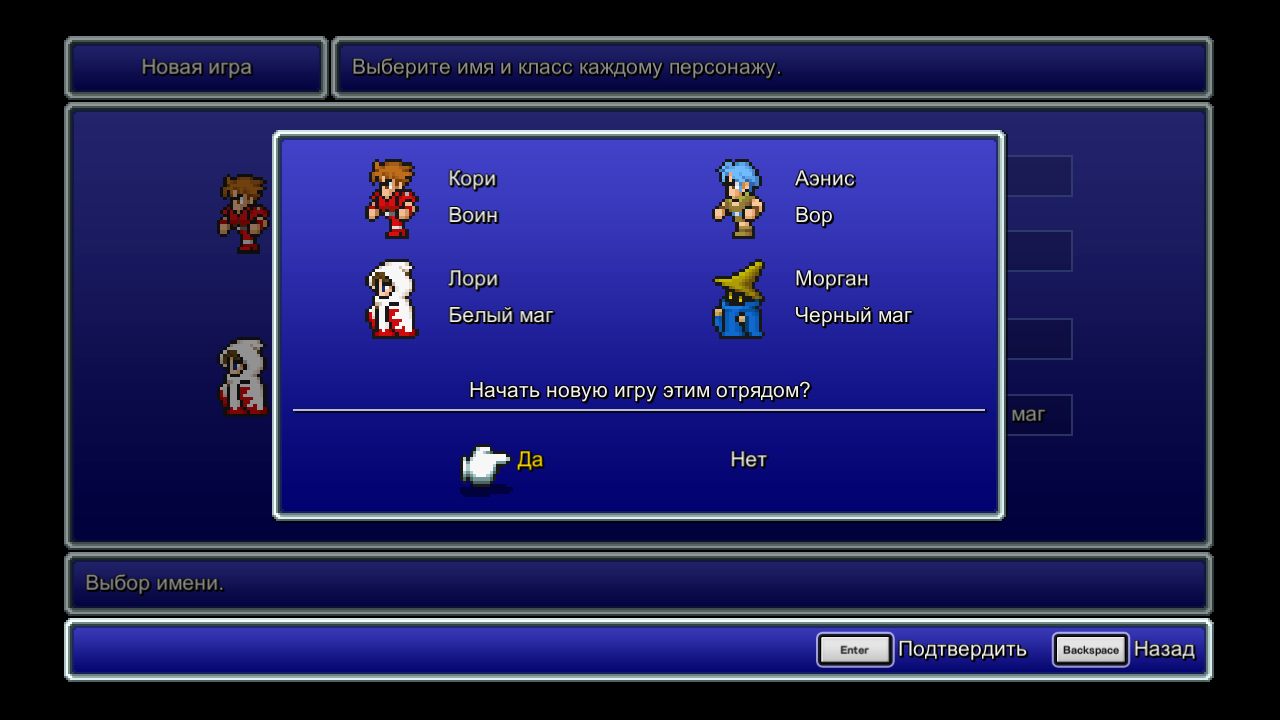Click the Thief sprite beside Аэнис
The image size is (1280, 720).
point(737,197)
